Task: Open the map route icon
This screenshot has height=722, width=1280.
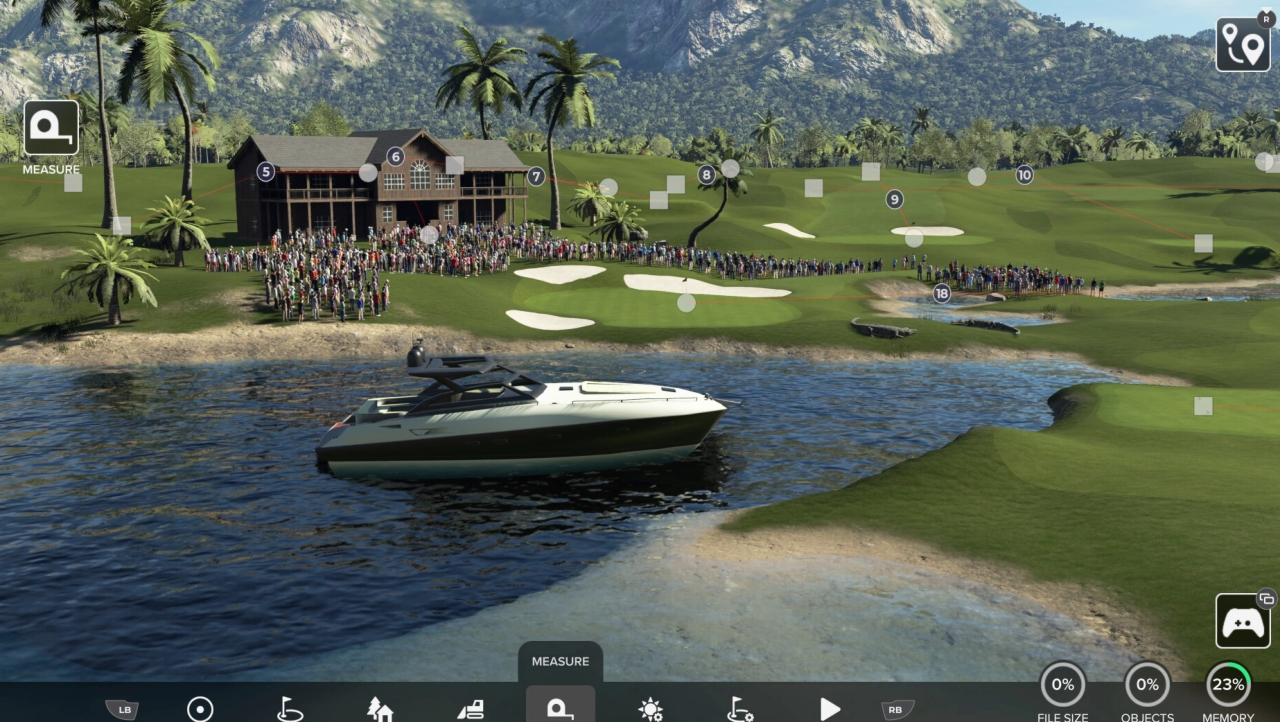Action: tap(1243, 45)
